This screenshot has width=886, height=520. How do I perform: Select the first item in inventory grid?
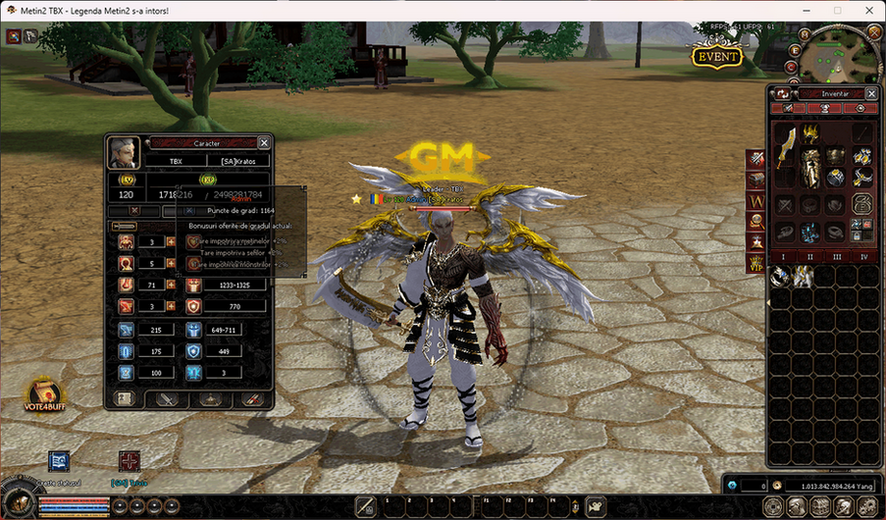pyautogui.click(x=779, y=277)
